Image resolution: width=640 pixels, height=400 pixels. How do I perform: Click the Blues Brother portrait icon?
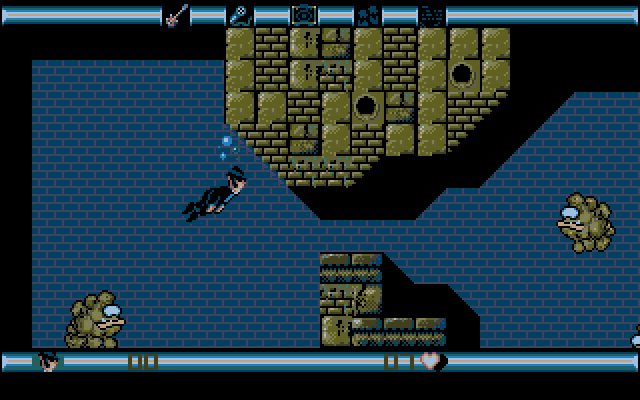point(47,361)
